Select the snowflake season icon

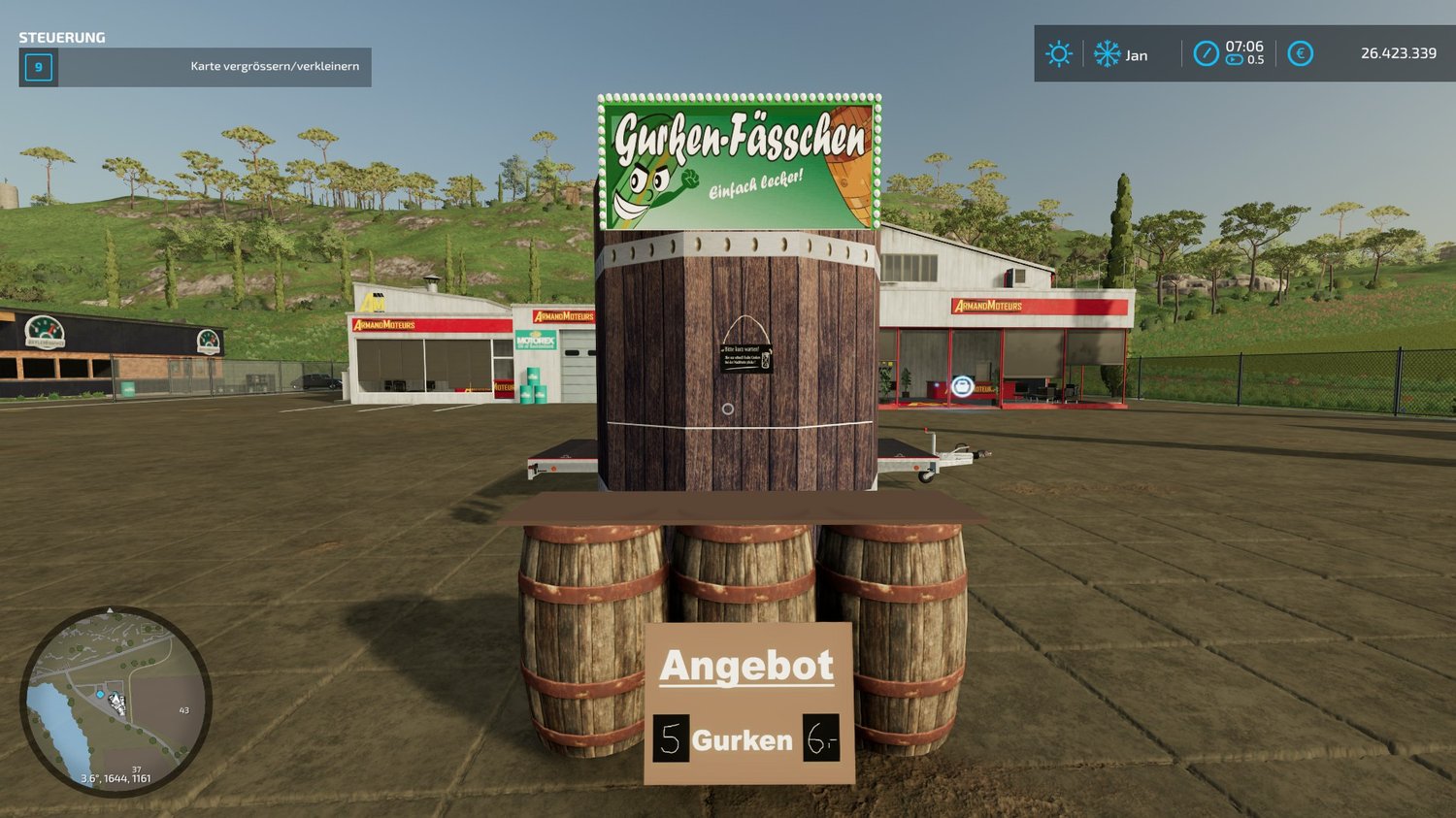[x=1107, y=53]
